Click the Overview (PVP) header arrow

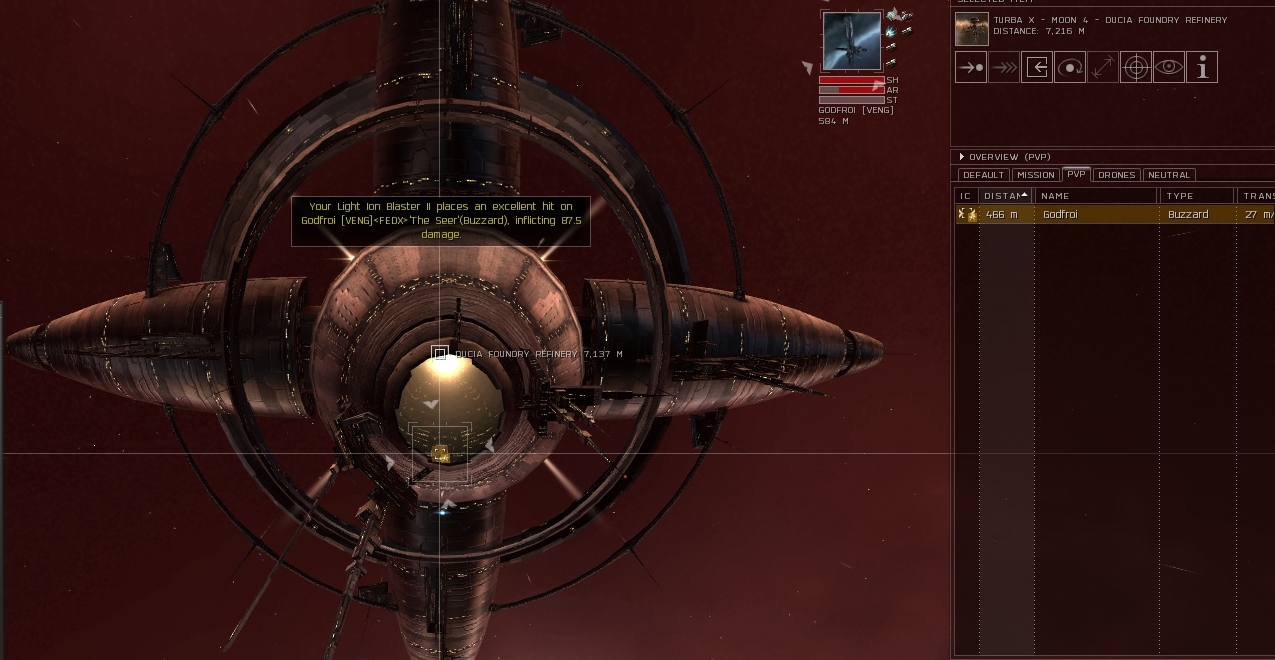[x=962, y=157]
